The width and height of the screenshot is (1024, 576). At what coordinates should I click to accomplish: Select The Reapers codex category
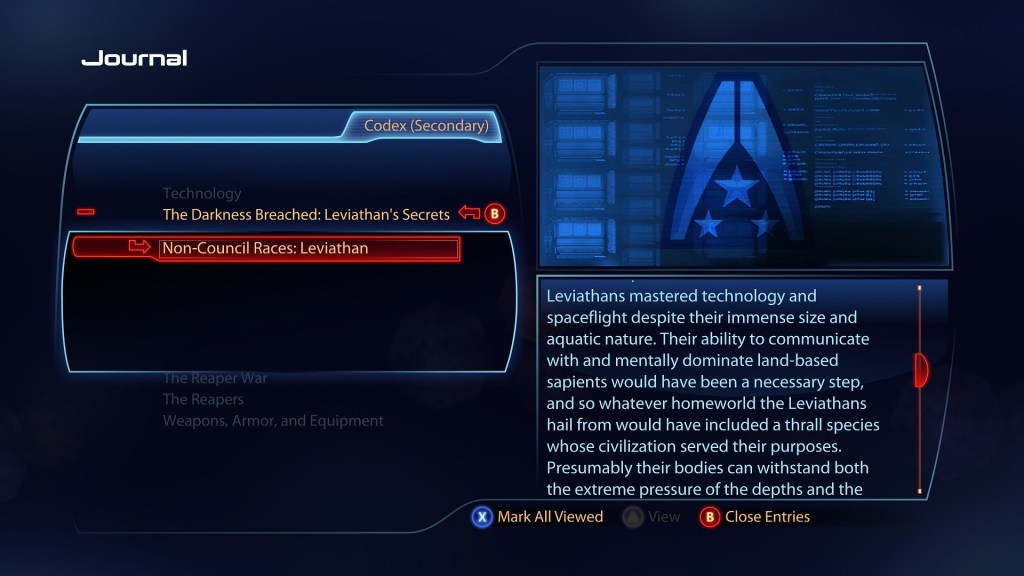pos(203,399)
